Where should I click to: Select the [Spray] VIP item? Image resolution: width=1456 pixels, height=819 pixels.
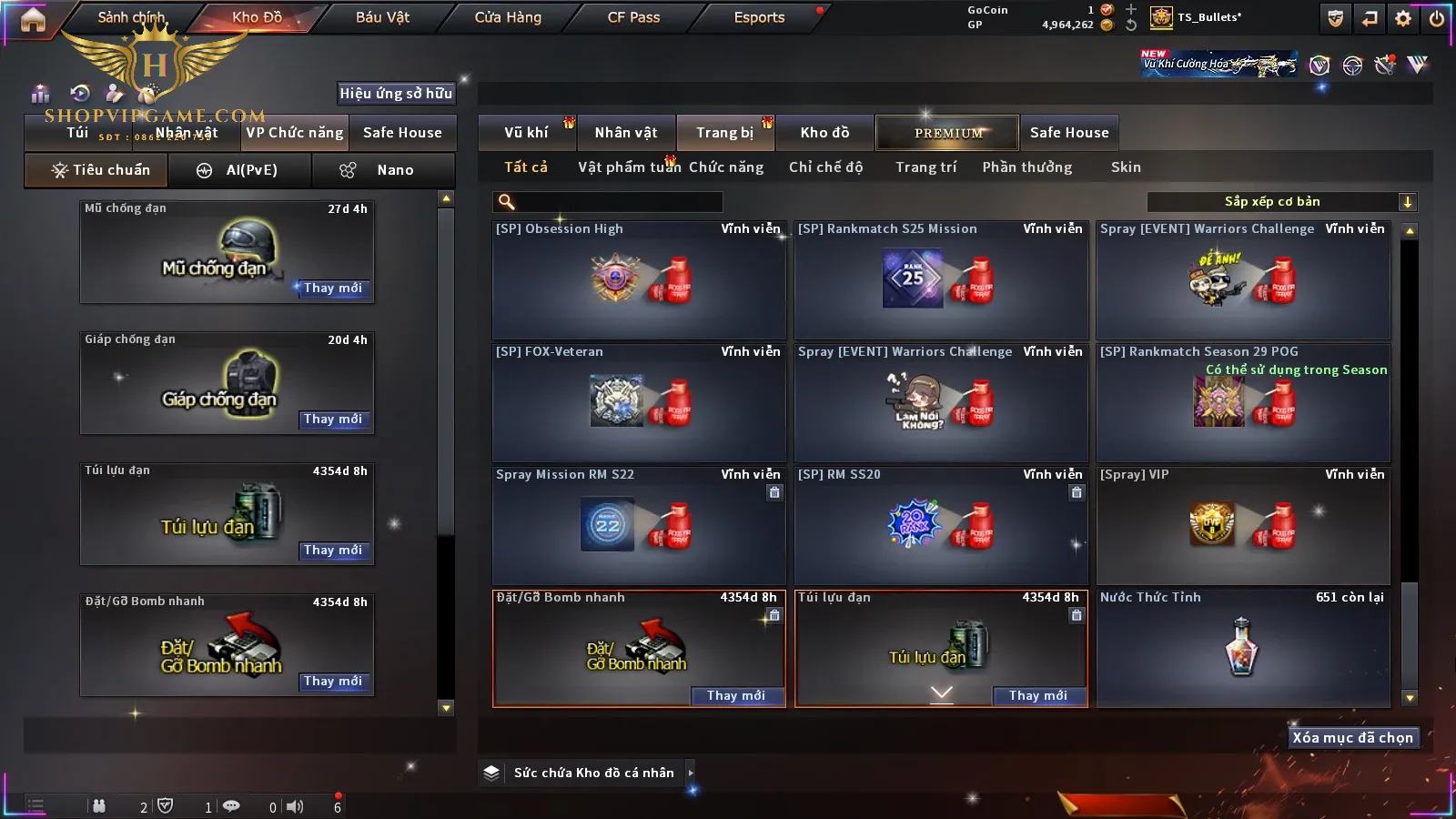(1243, 525)
